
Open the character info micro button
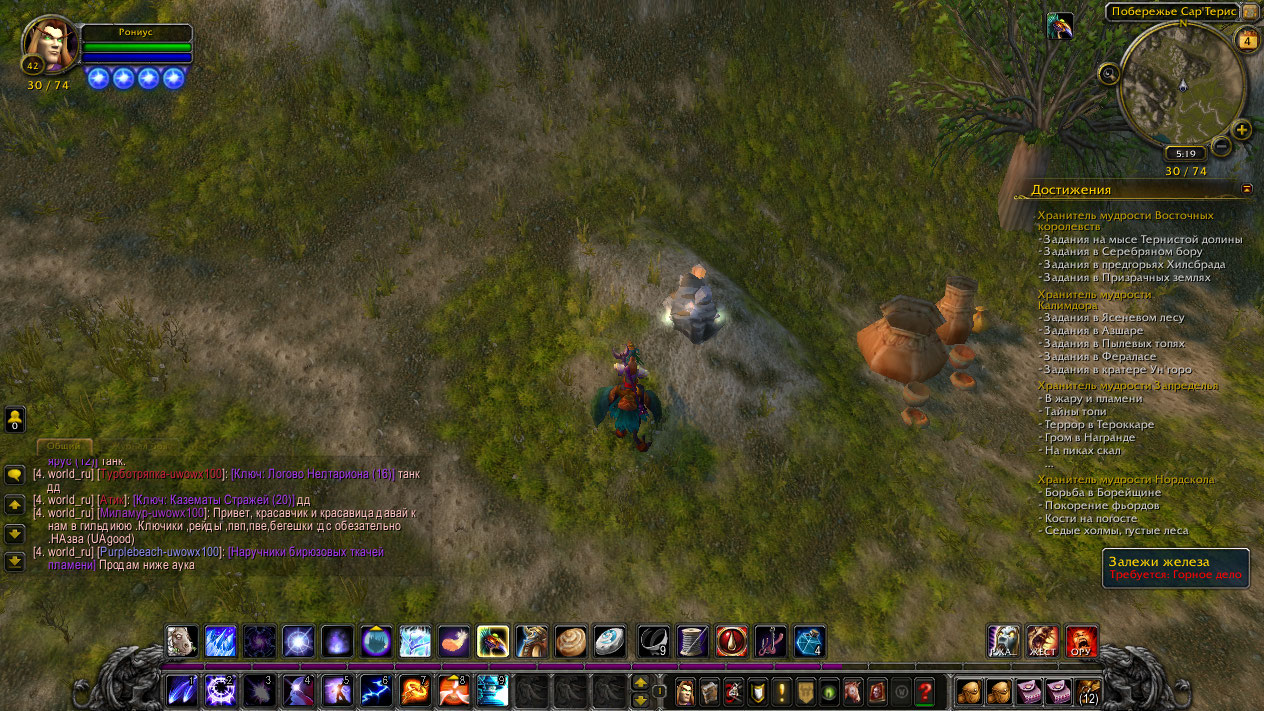(x=685, y=691)
